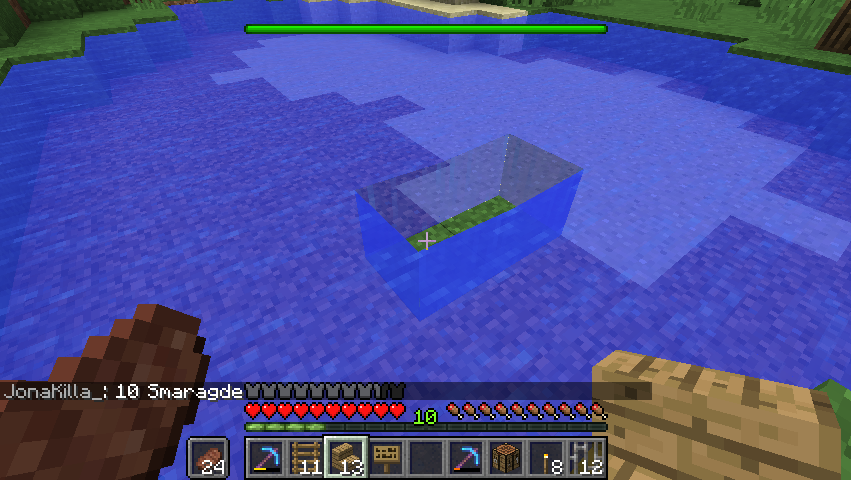Choose the stack of 11 ladders
This screenshot has height=480, width=851.
pos(305,458)
